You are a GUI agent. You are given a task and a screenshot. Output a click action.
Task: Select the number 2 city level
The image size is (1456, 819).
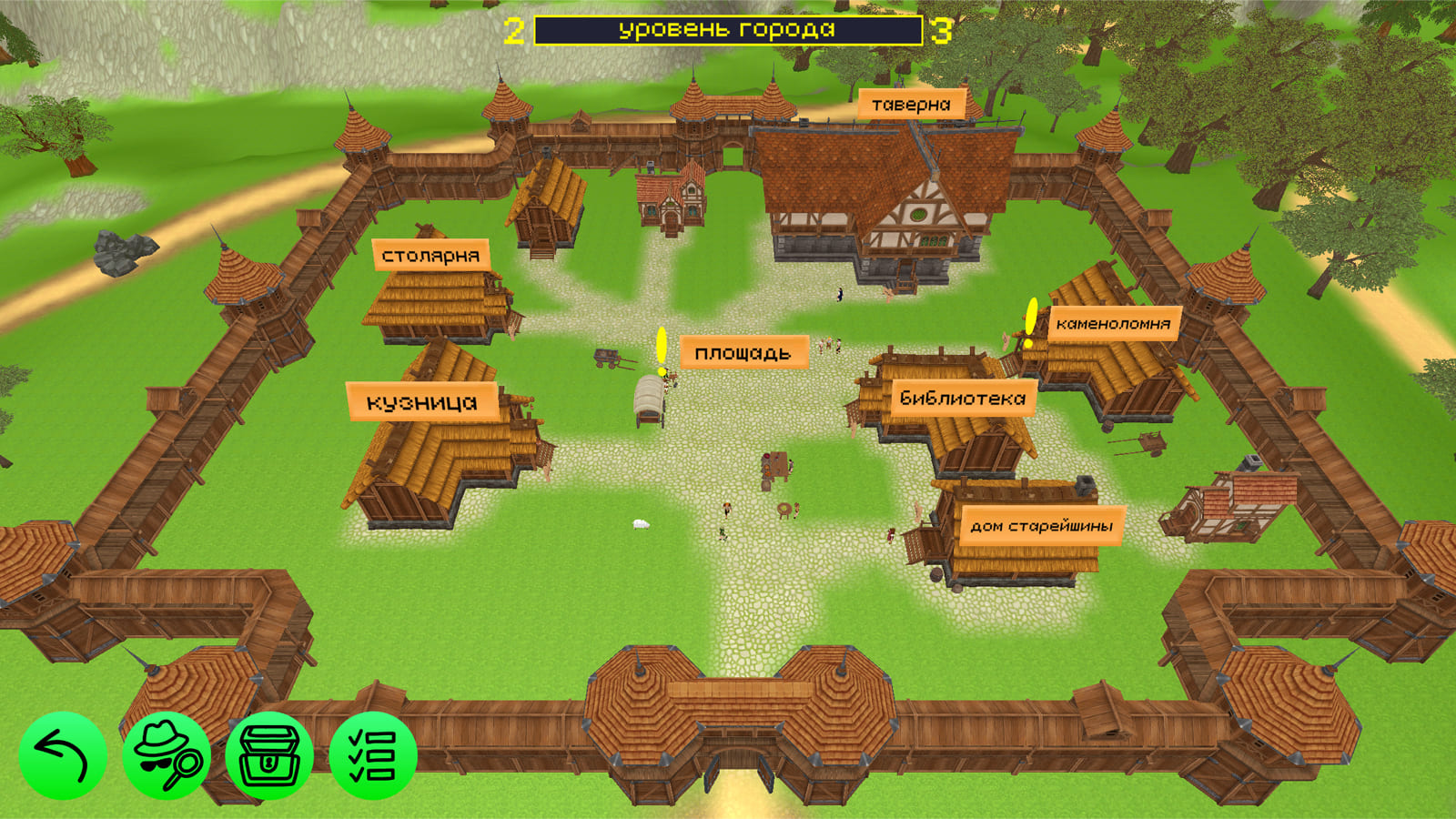[x=516, y=29]
